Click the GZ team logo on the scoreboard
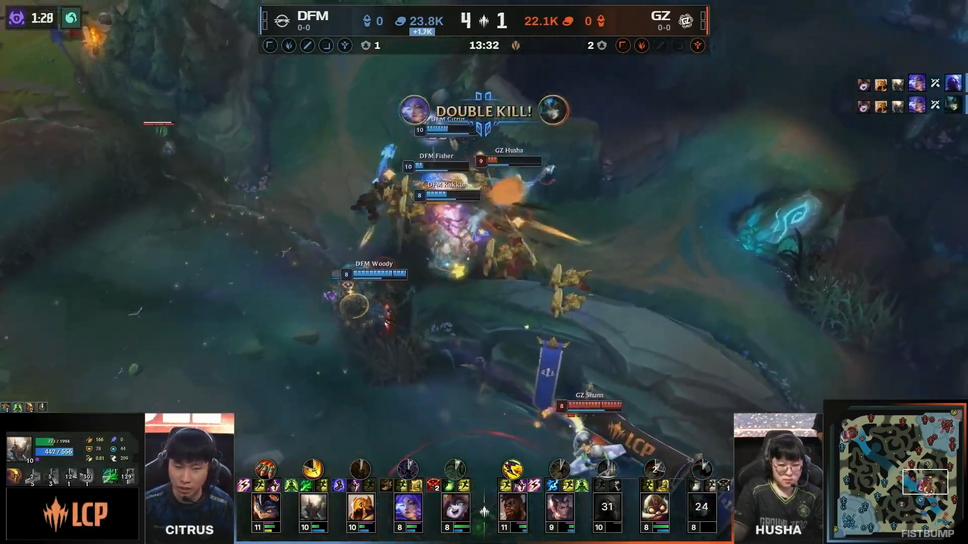The image size is (968, 544). [x=687, y=20]
